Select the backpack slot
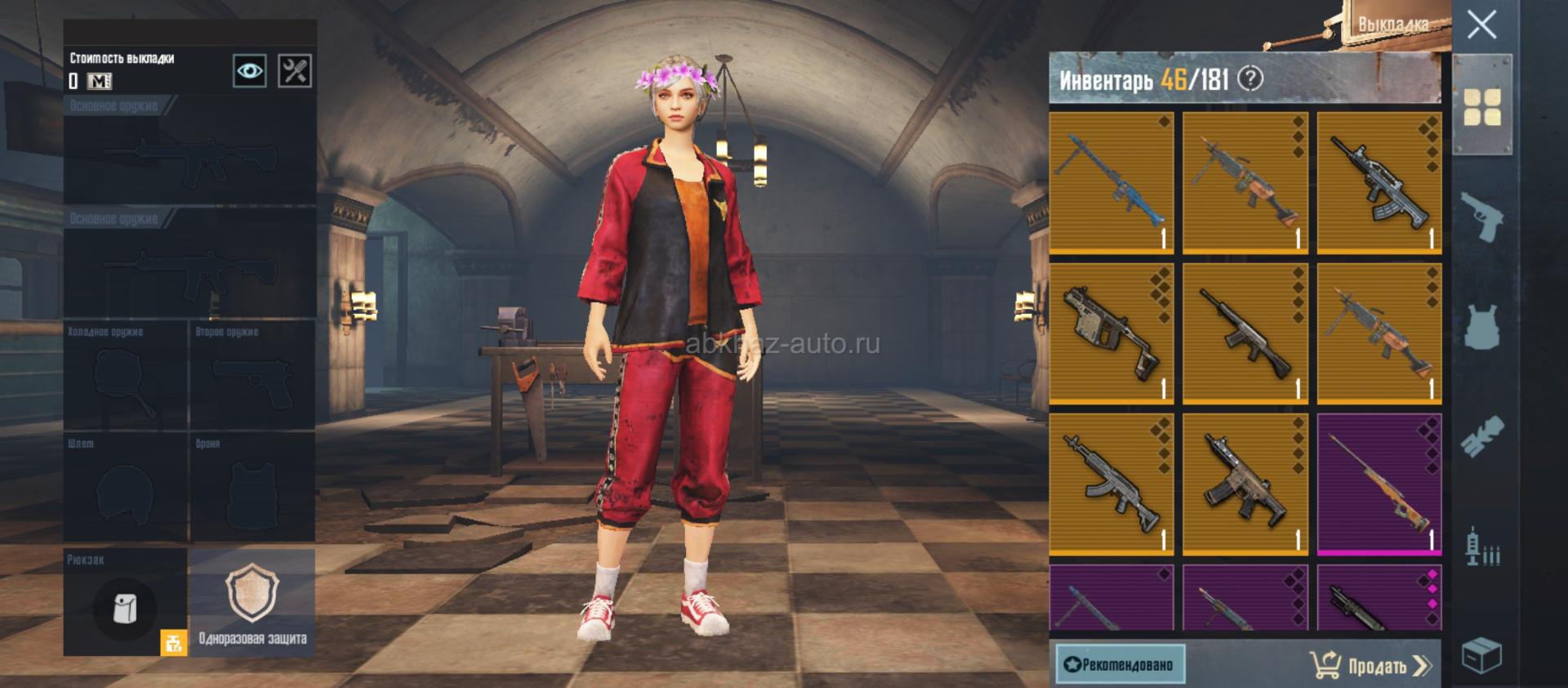Screen dimensions: 1568x688 coord(125,603)
